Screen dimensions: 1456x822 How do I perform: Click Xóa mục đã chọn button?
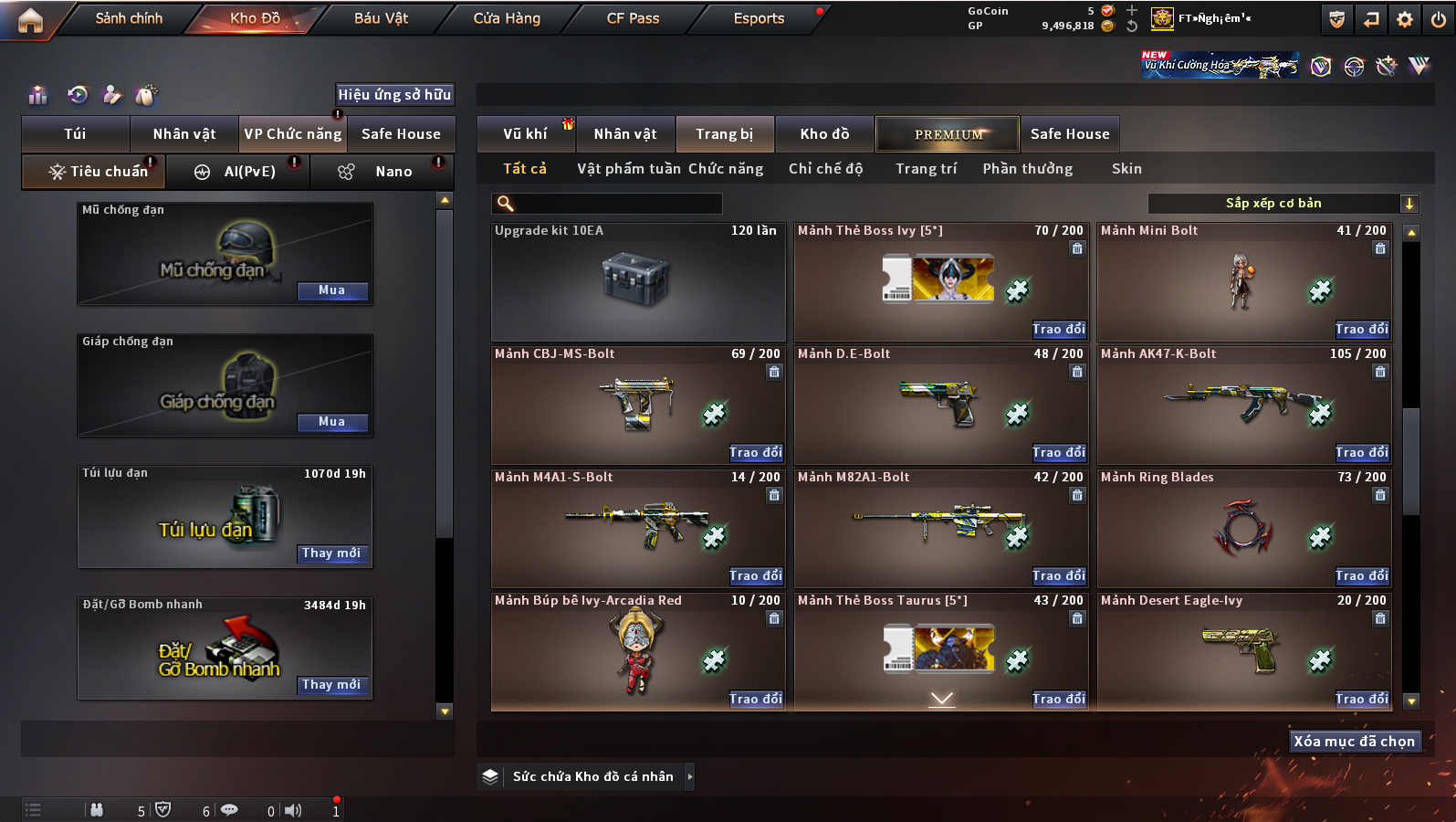click(x=1354, y=742)
